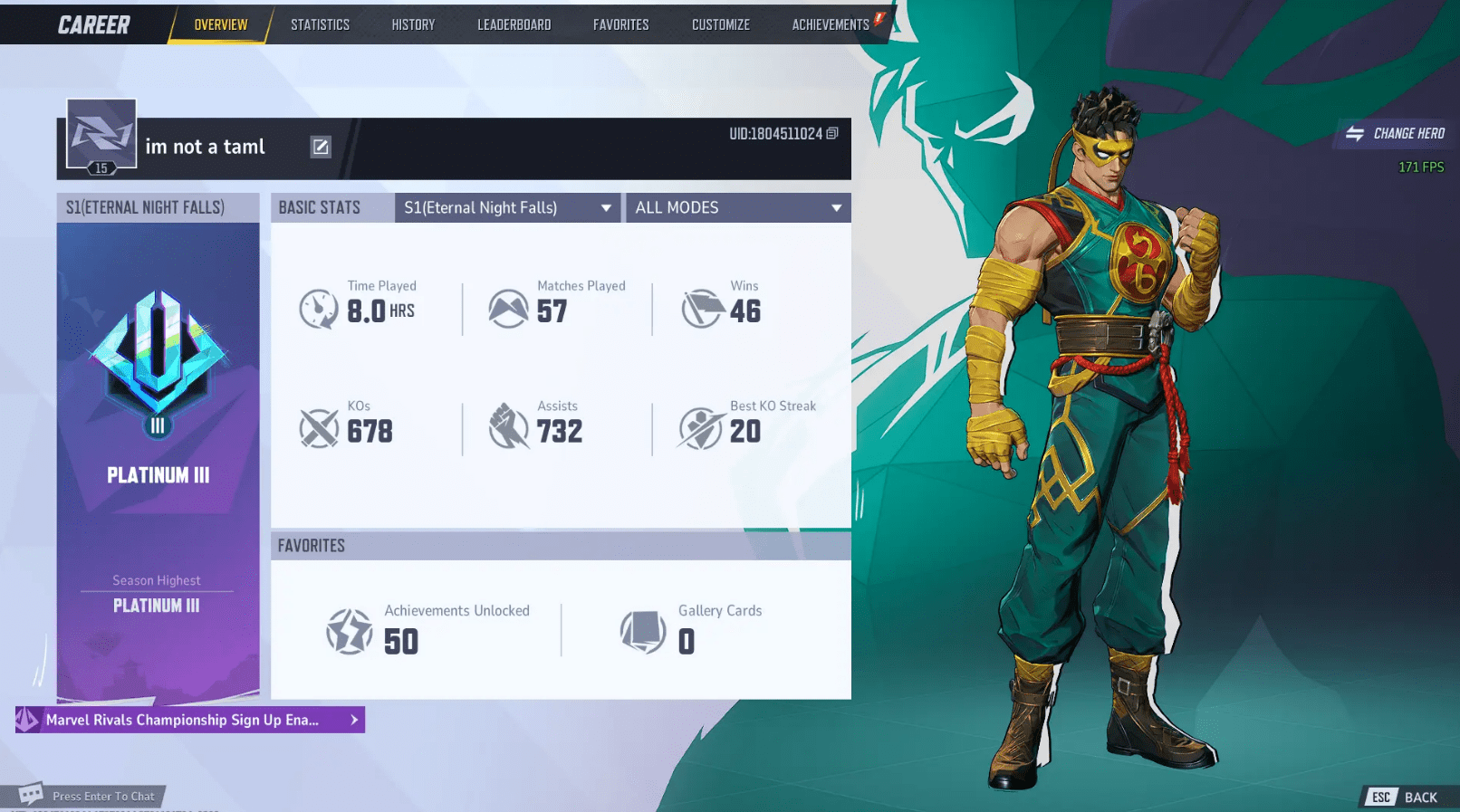
Task: Click the copy UID icon
Action: (834, 133)
